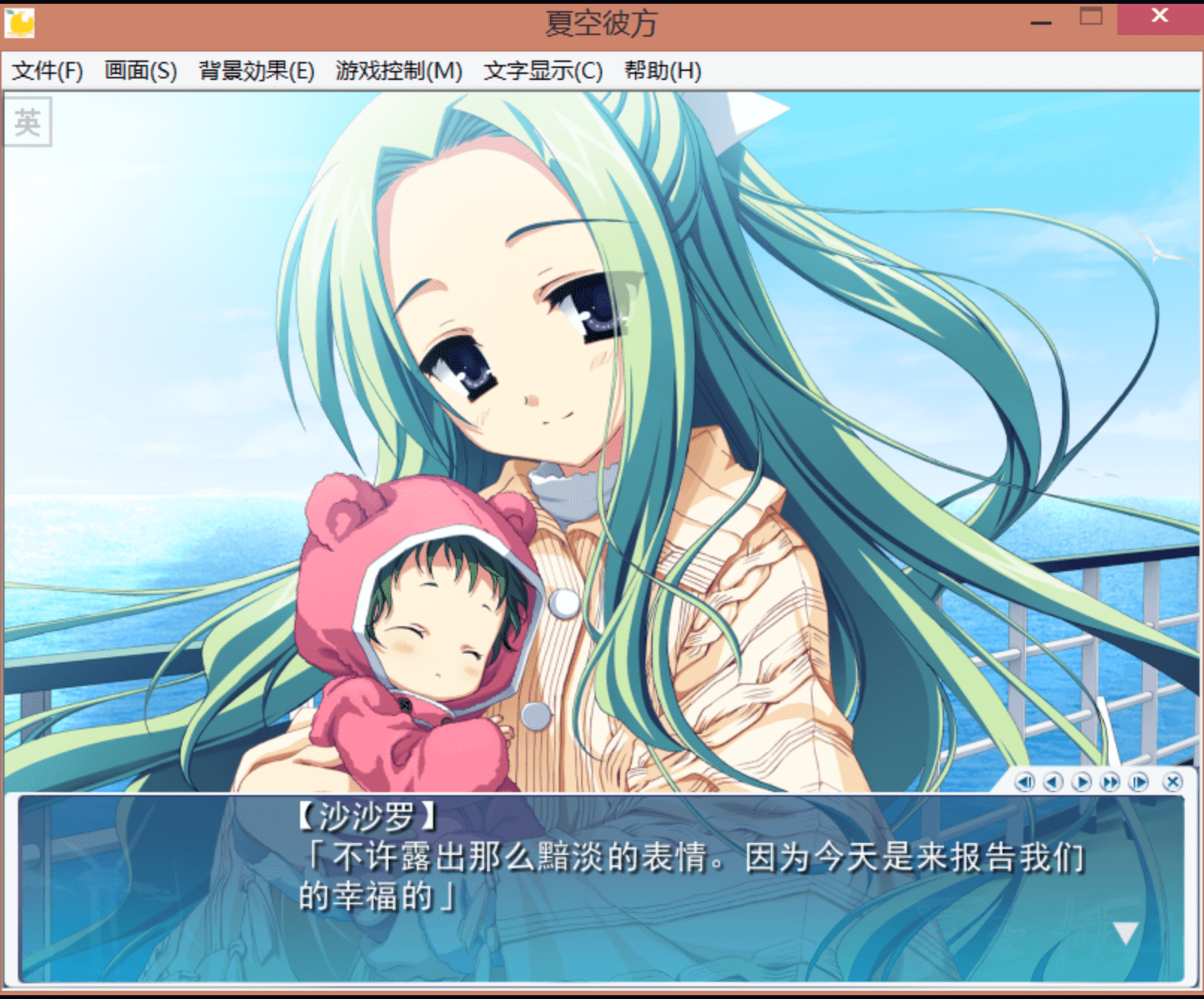
Task: Click the forward play arrow icon
Action: point(1081,782)
